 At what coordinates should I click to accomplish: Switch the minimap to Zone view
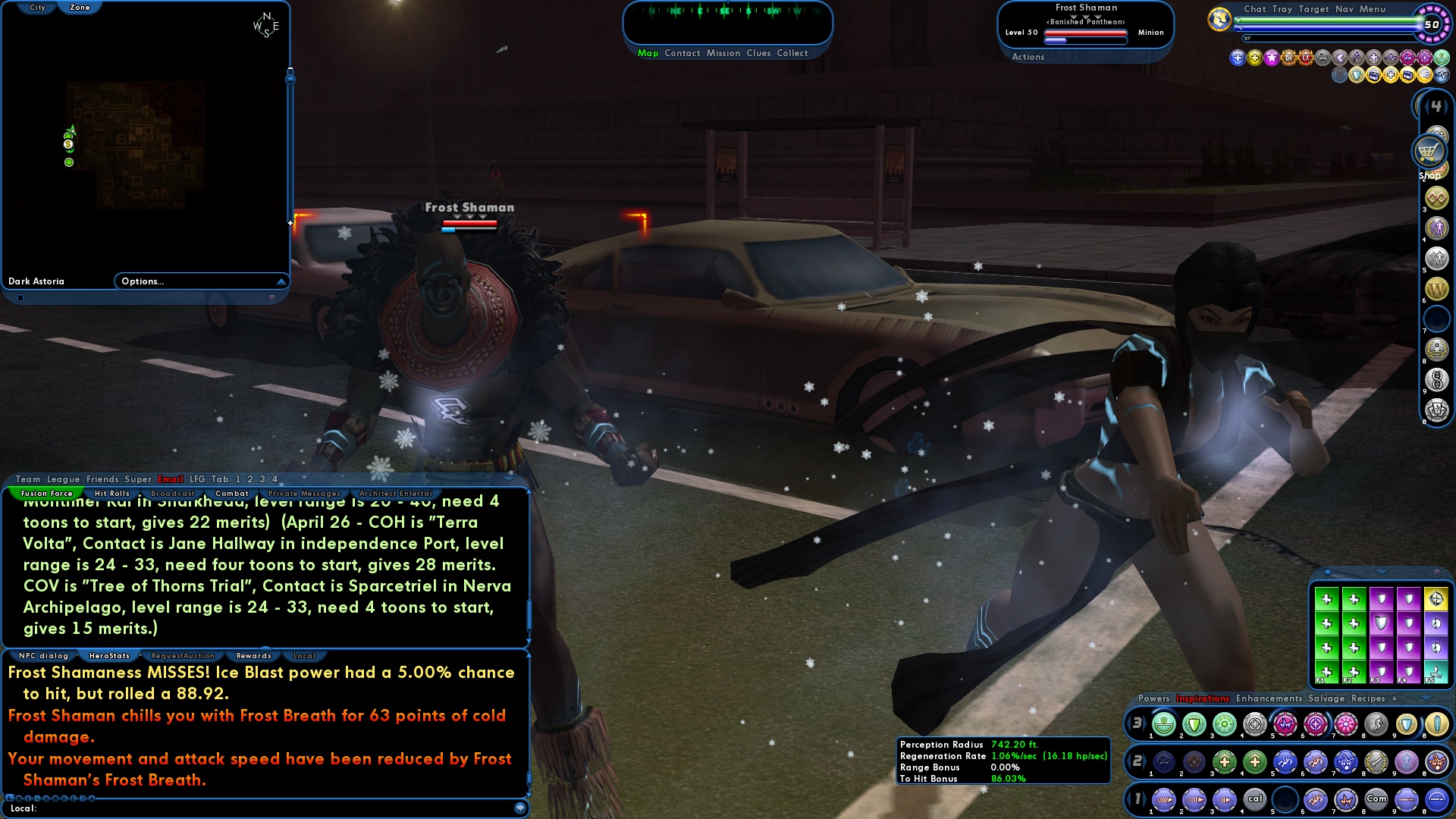tap(80, 7)
